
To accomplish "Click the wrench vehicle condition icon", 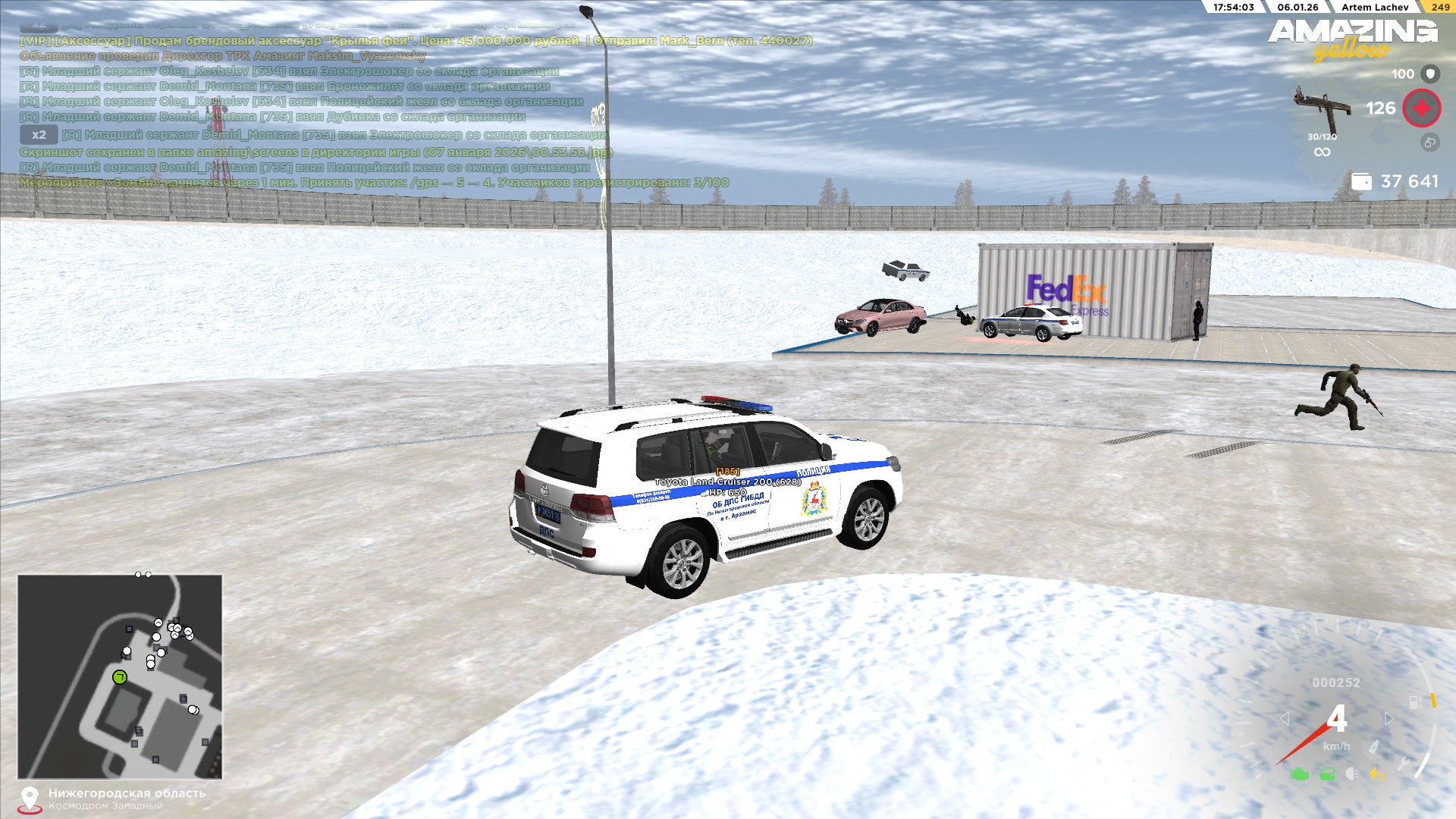I will coord(1404,764).
